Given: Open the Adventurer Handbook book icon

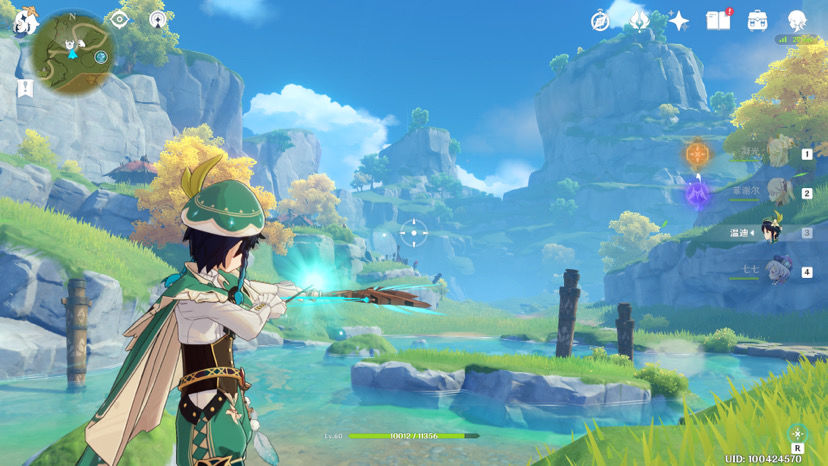Looking at the screenshot, I should click(x=718, y=20).
